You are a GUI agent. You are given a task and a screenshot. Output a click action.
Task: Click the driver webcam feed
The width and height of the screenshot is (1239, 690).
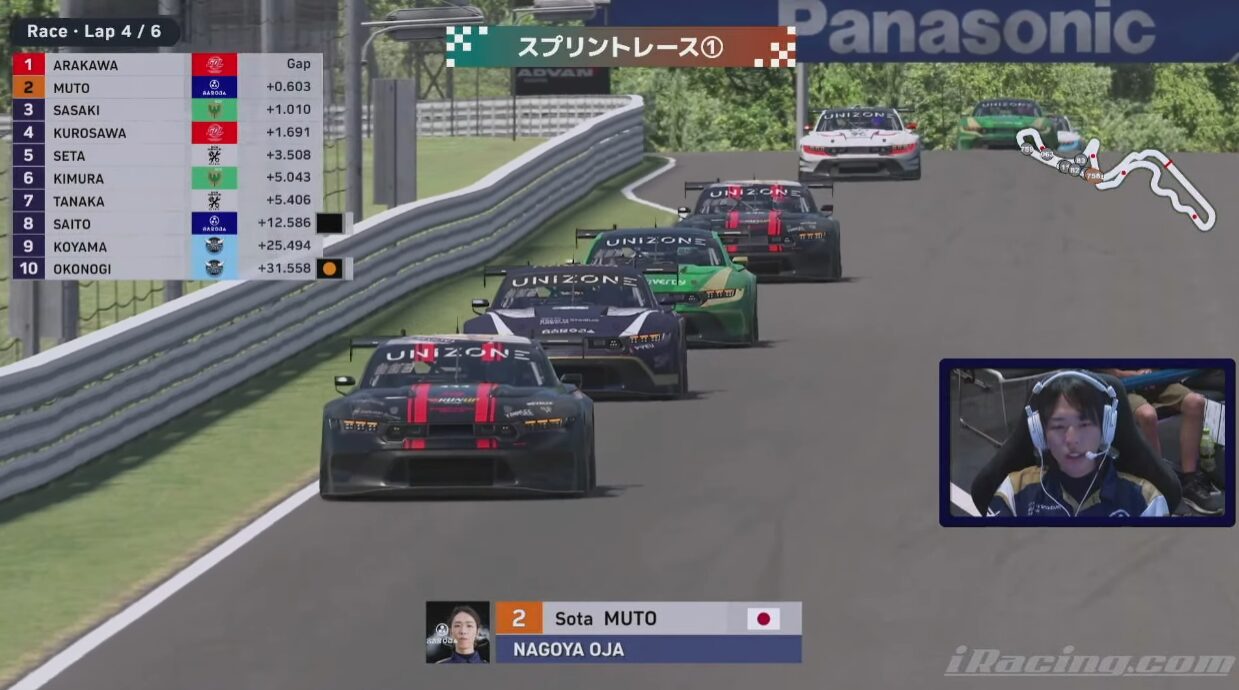coord(1087,442)
